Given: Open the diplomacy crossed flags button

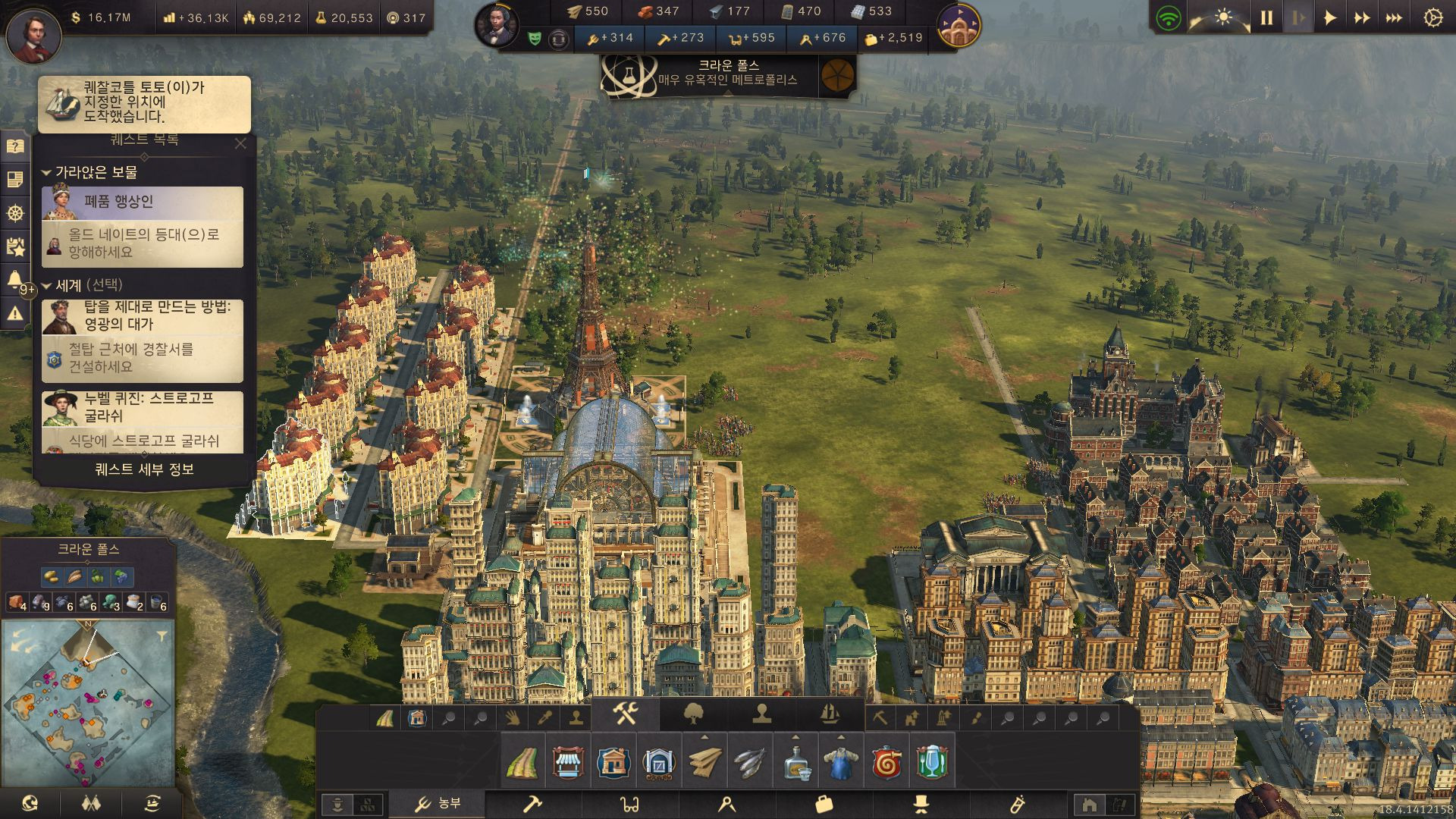Looking at the screenshot, I should pos(90,803).
